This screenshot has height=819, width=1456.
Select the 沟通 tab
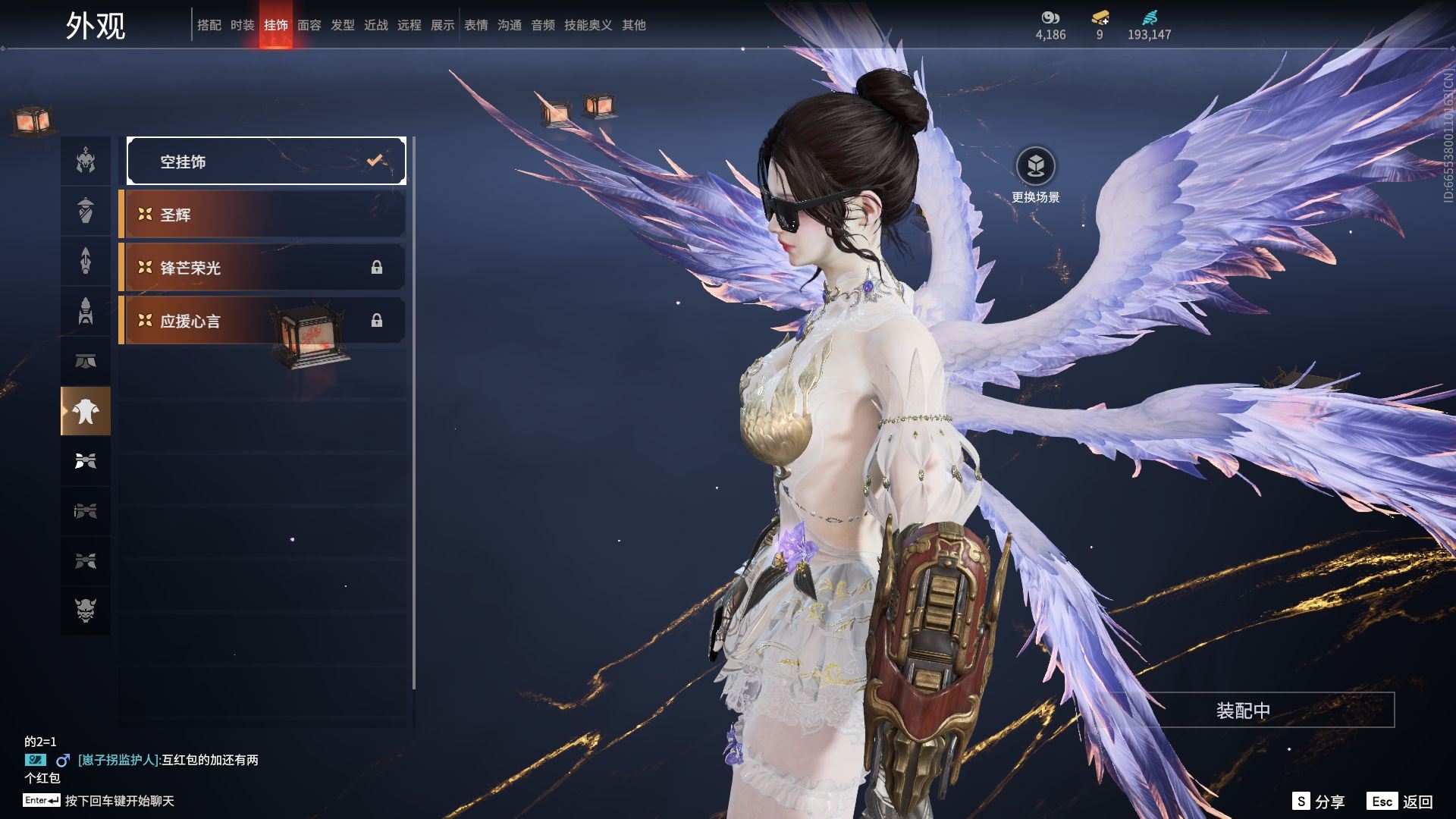pos(509,25)
